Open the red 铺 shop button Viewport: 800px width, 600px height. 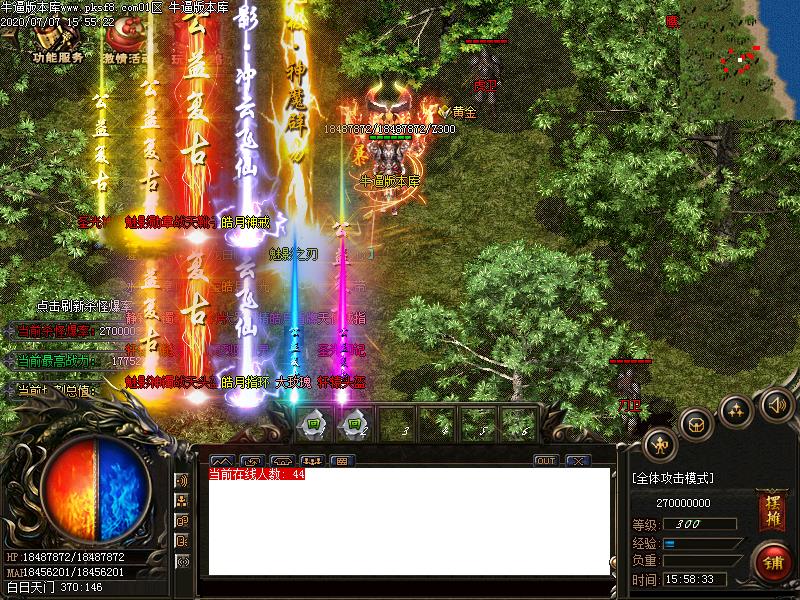(x=772, y=560)
